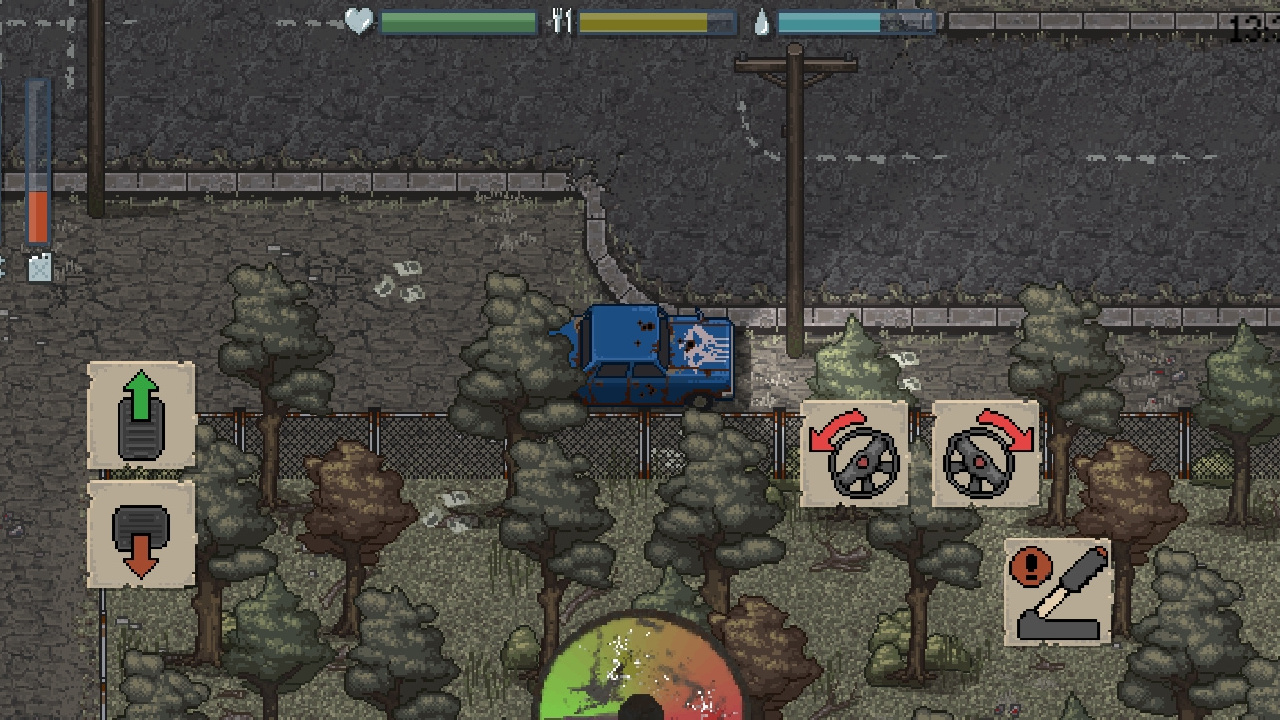The width and height of the screenshot is (1280, 720).
Task: Click the water droplet thirst icon
Action: [x=760, y=21]
